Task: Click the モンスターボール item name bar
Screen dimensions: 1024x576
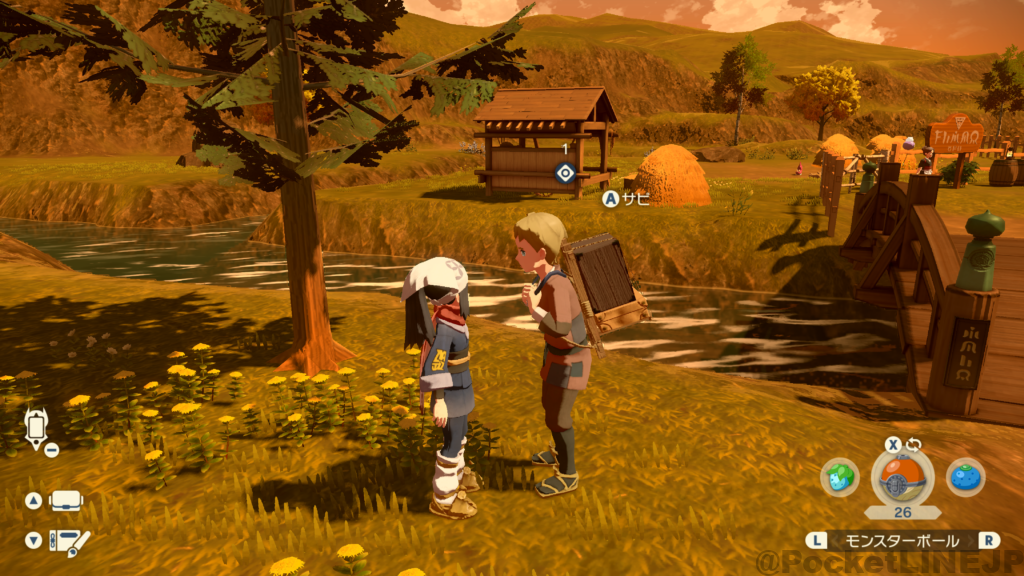Action: [902, 540]
